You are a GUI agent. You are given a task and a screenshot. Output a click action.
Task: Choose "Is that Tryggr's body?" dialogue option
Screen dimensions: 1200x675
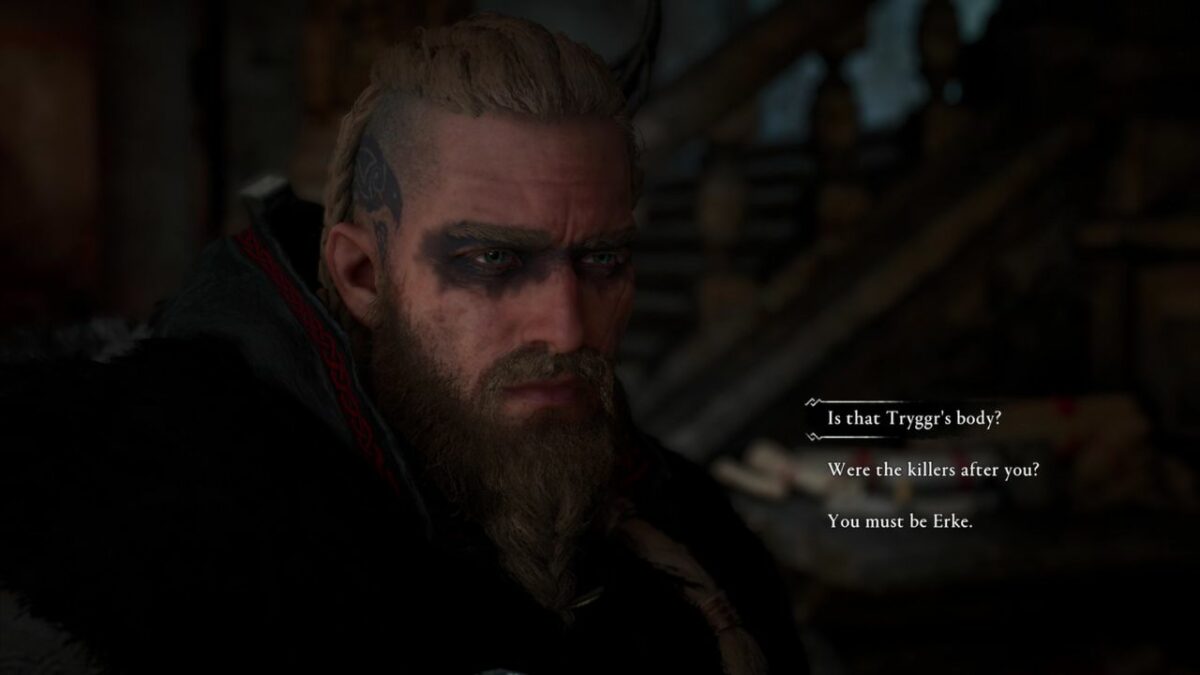[x=914, y=418]
